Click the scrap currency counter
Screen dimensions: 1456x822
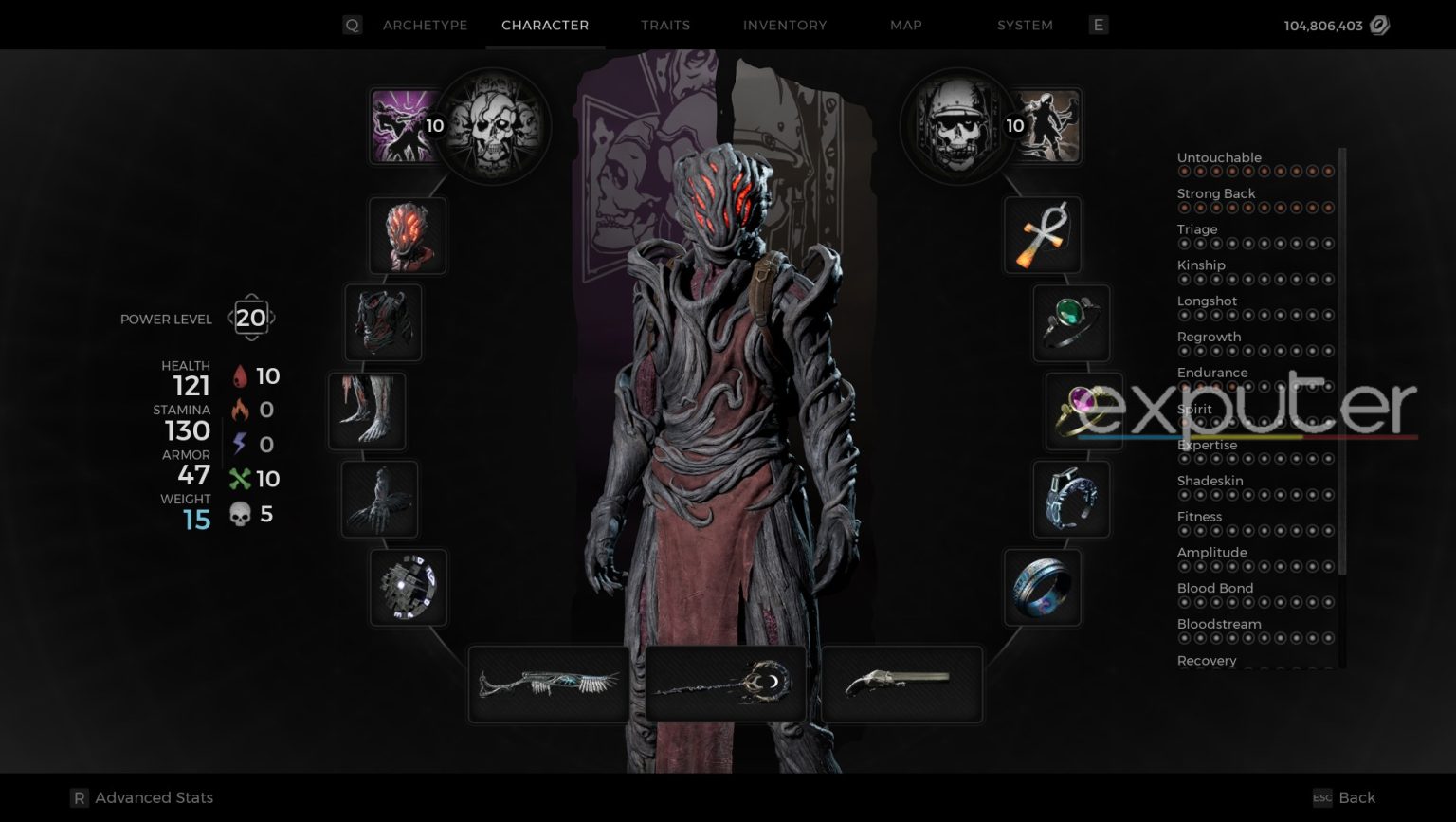pyautogui.click(x=1334, y=26)
